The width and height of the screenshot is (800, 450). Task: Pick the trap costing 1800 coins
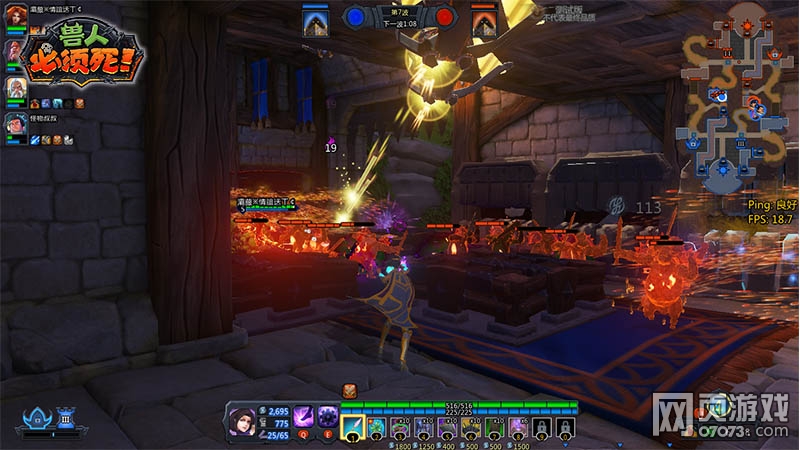[x=400, y=427]
